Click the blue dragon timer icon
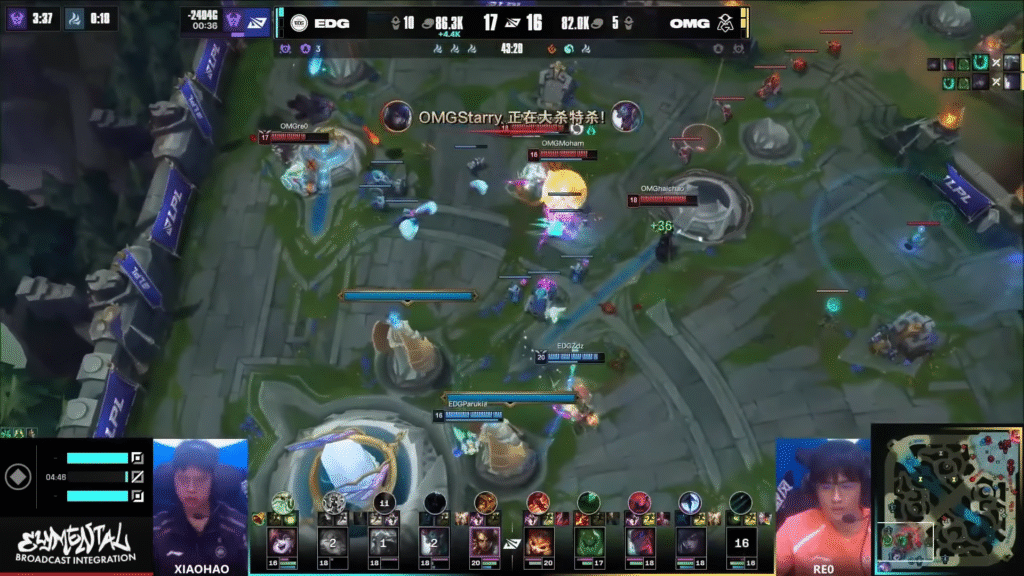 tap(73, 18)
